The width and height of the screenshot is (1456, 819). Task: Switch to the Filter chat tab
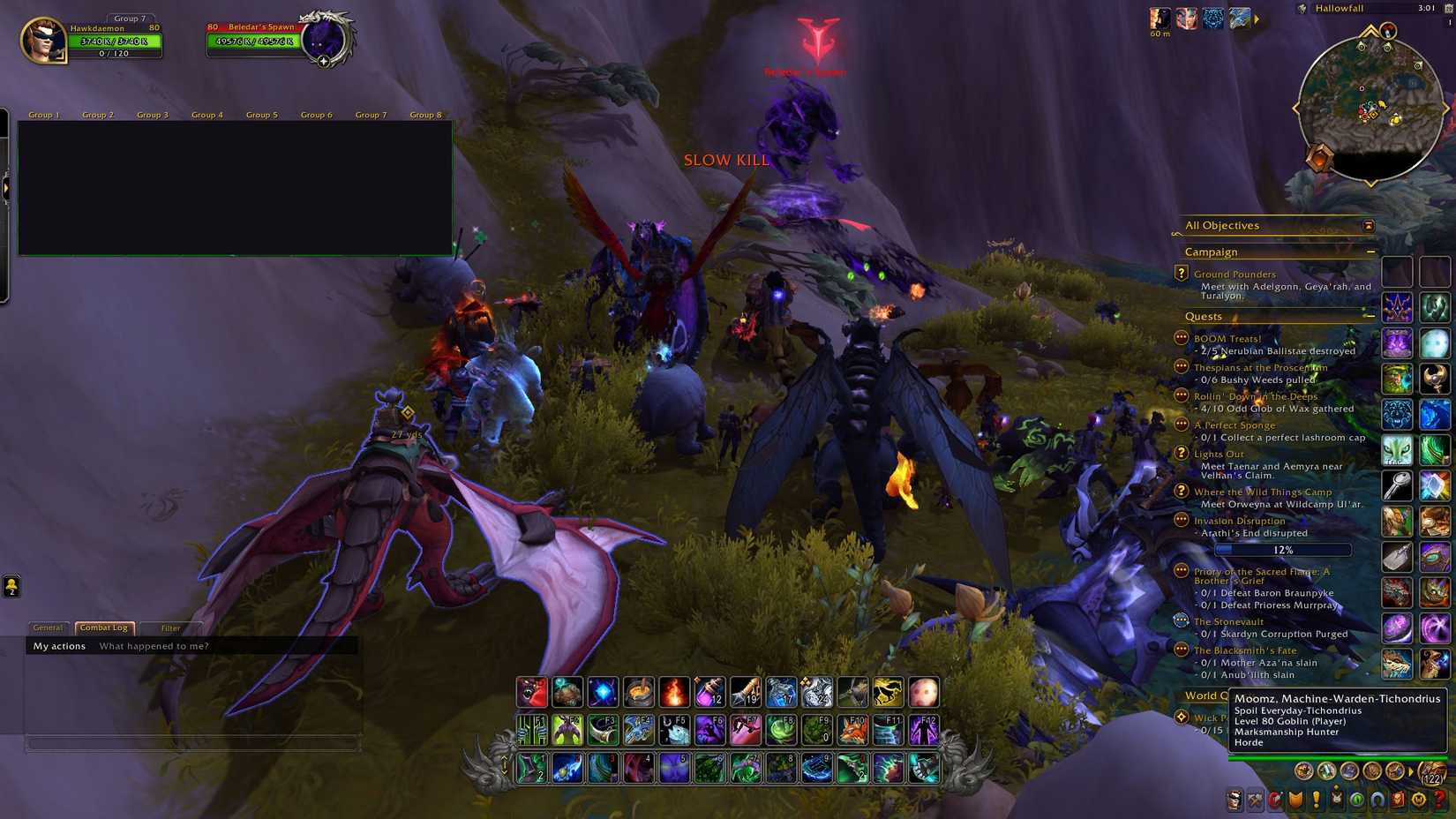(169, 627)
